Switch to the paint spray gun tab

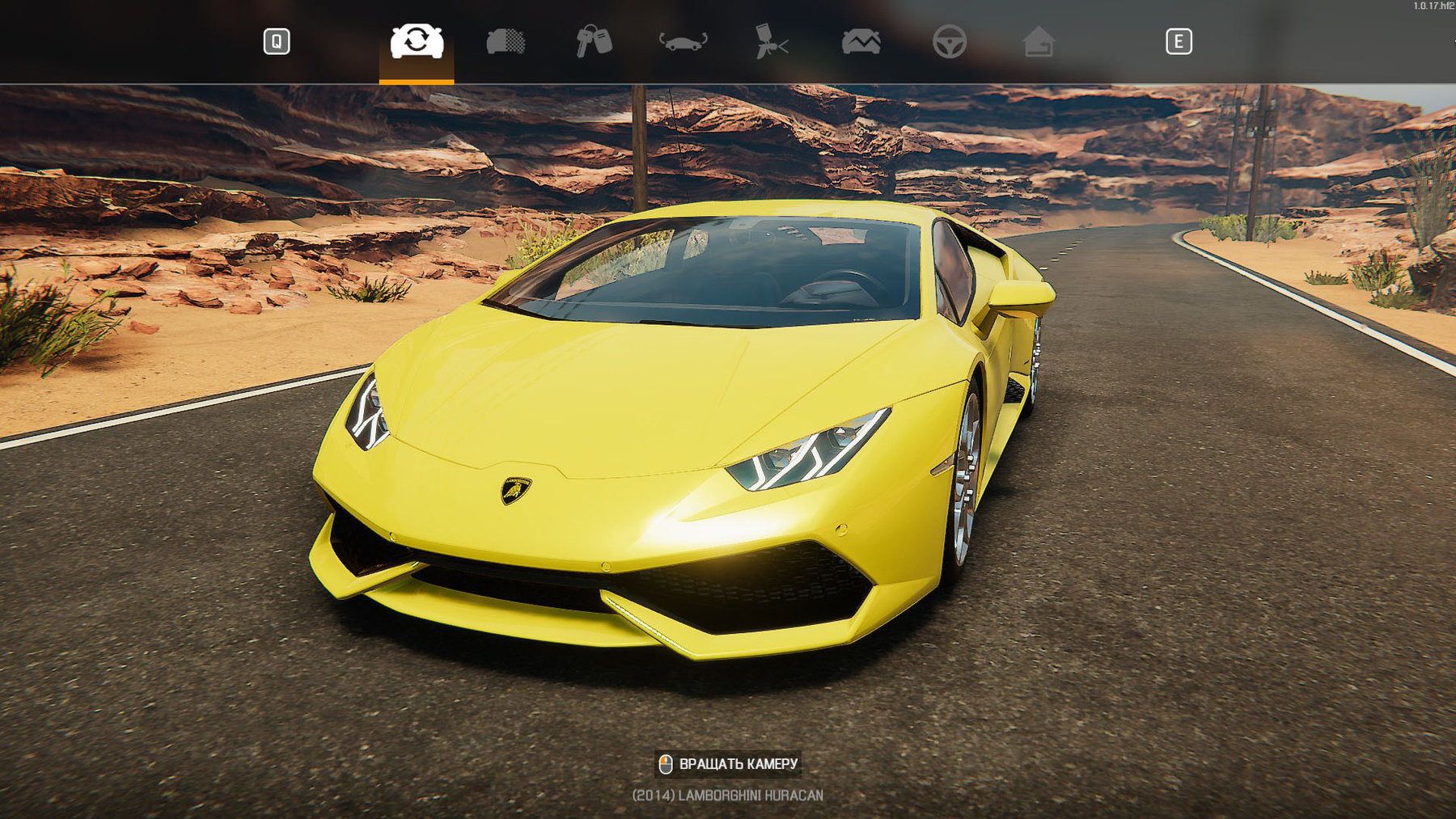click(x=771, y=41)
